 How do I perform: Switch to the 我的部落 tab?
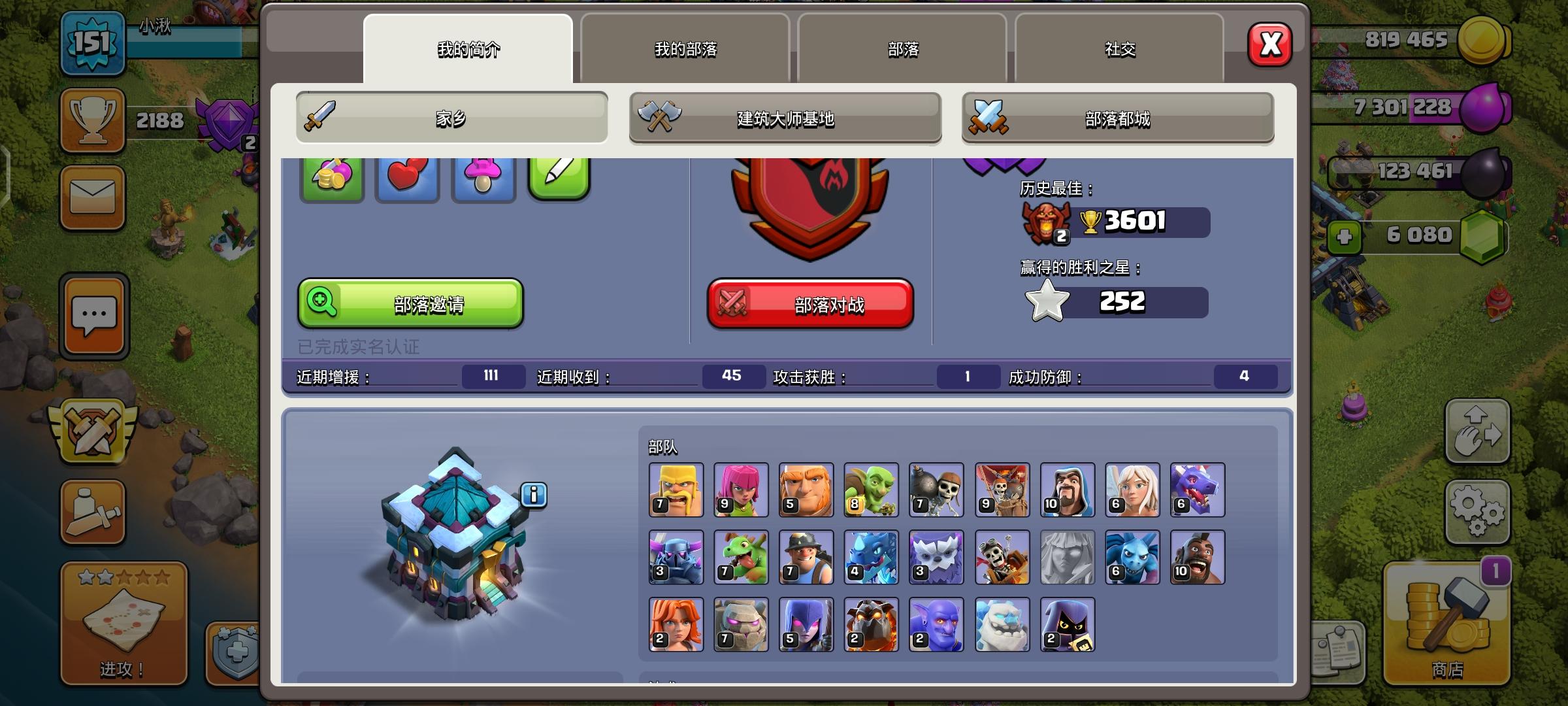tap(684, 49)
